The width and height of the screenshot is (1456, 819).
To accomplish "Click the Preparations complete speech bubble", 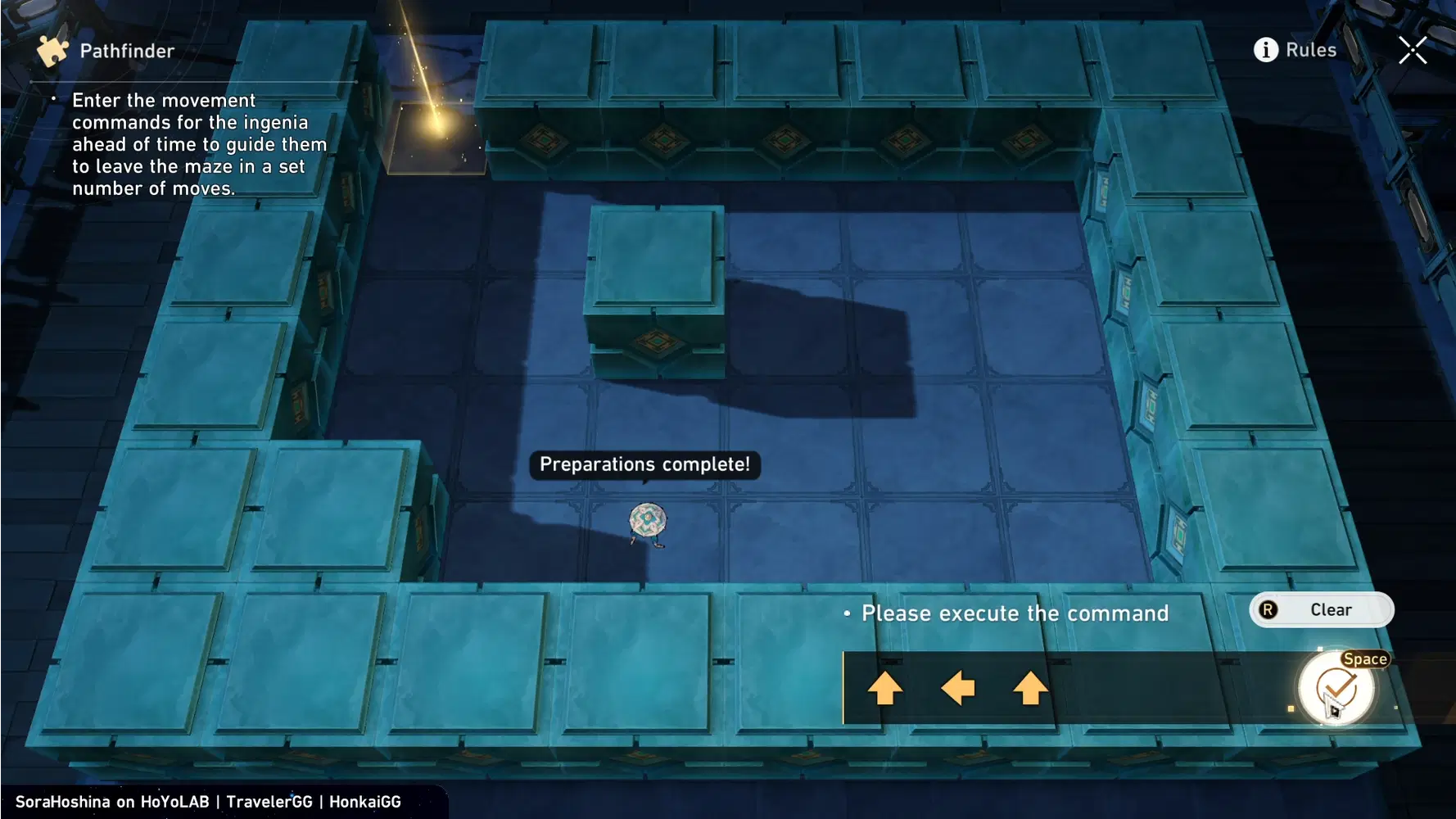I will point(646,464).
